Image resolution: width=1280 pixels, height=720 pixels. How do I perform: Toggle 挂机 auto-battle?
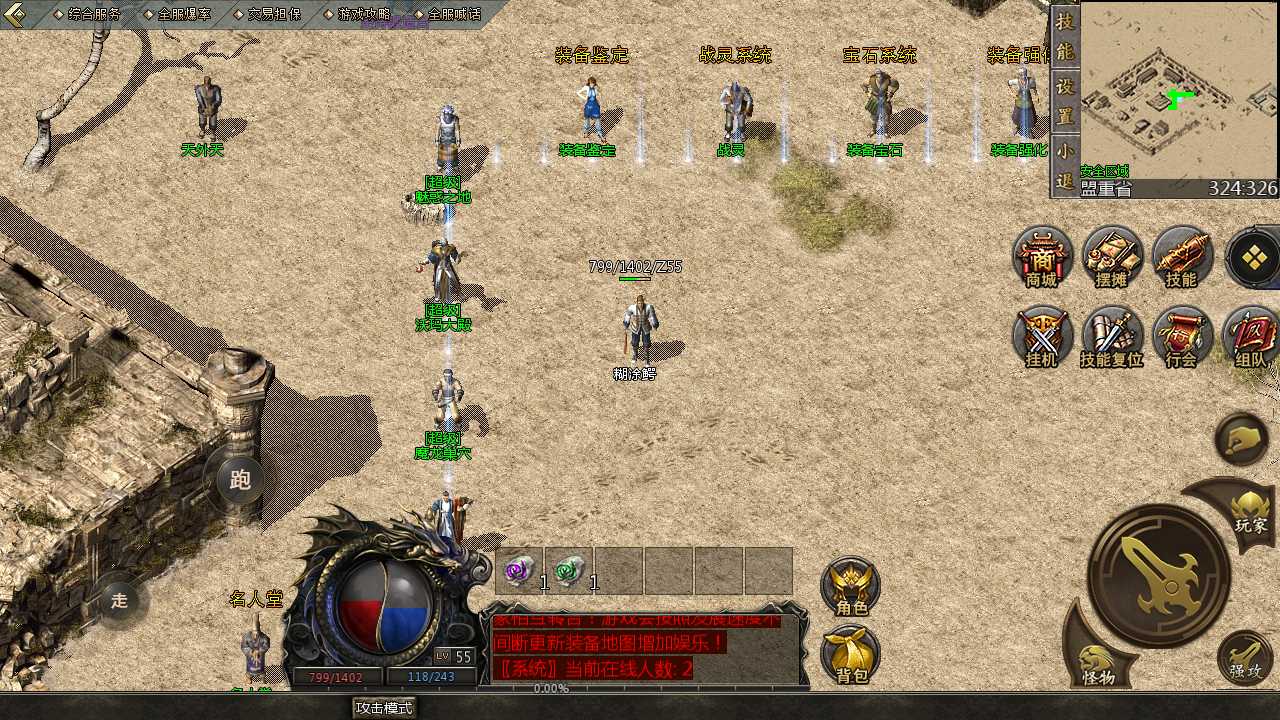(1042, 338)
